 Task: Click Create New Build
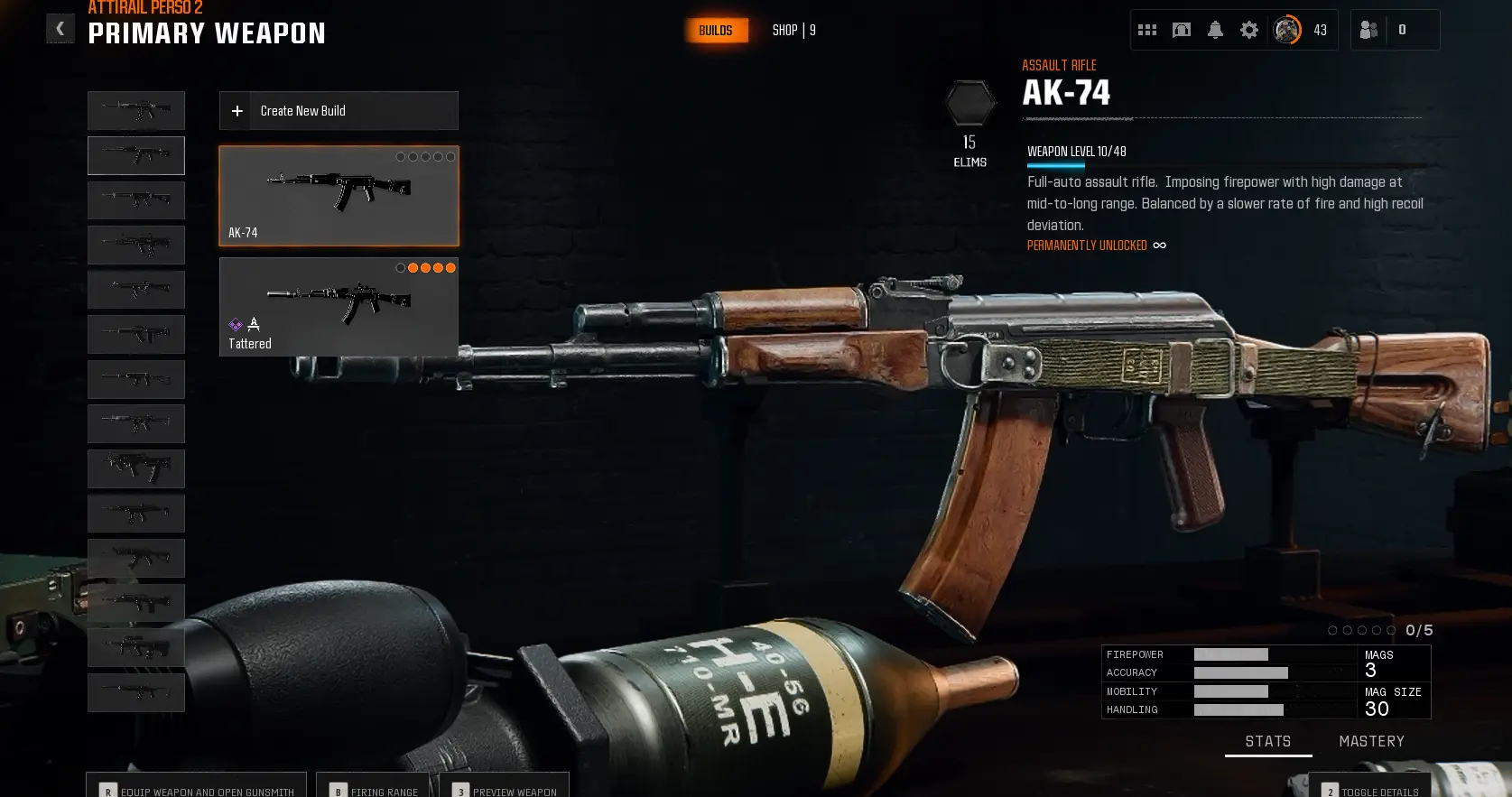pos(339,111)
